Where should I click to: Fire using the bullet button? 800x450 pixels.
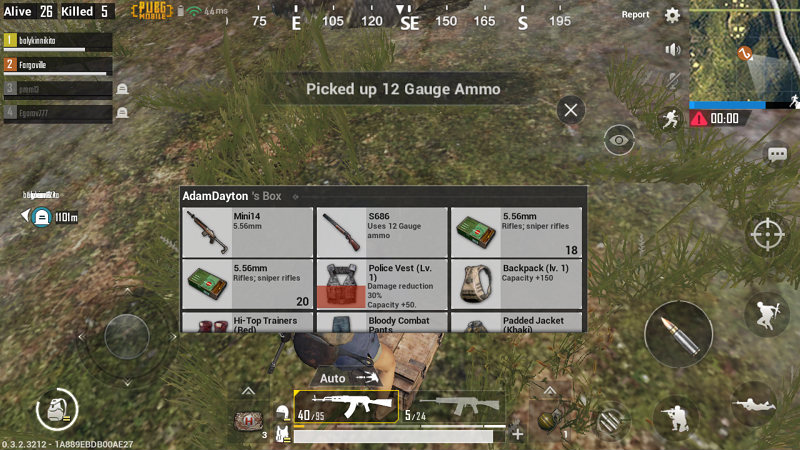(678, 336)
